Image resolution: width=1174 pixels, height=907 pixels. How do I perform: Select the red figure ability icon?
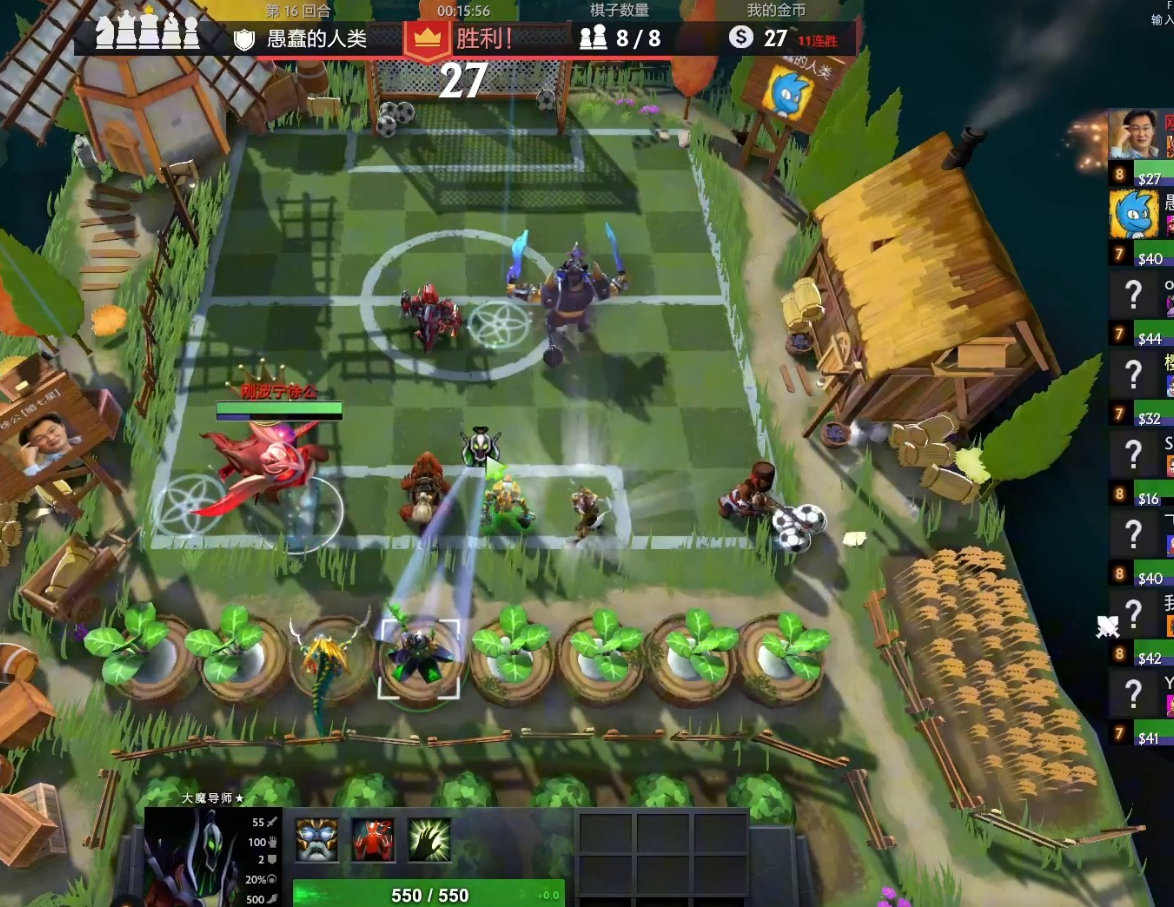point(373,840)
